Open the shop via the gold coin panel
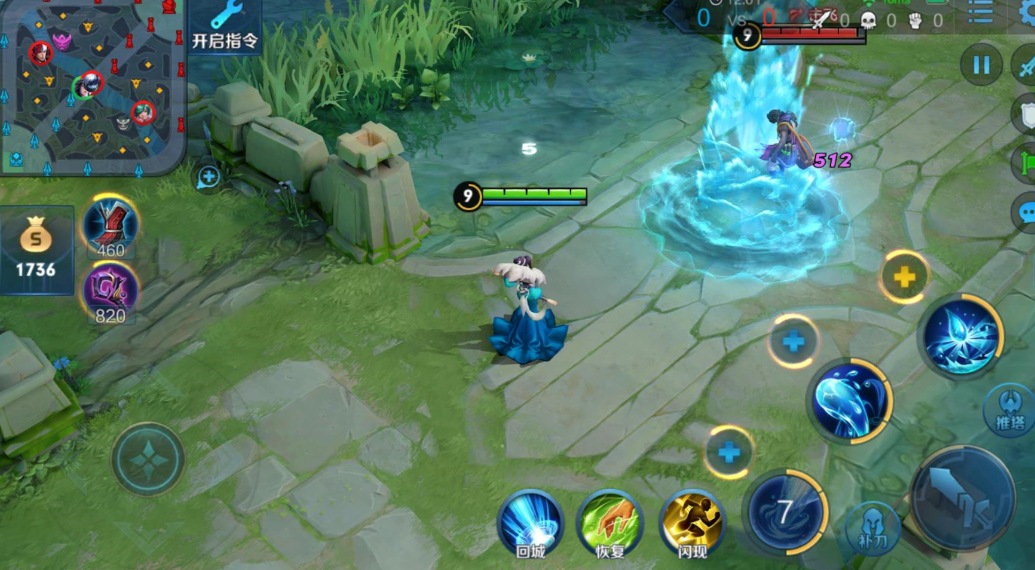Screen dimensions: 1035x570 37,250
